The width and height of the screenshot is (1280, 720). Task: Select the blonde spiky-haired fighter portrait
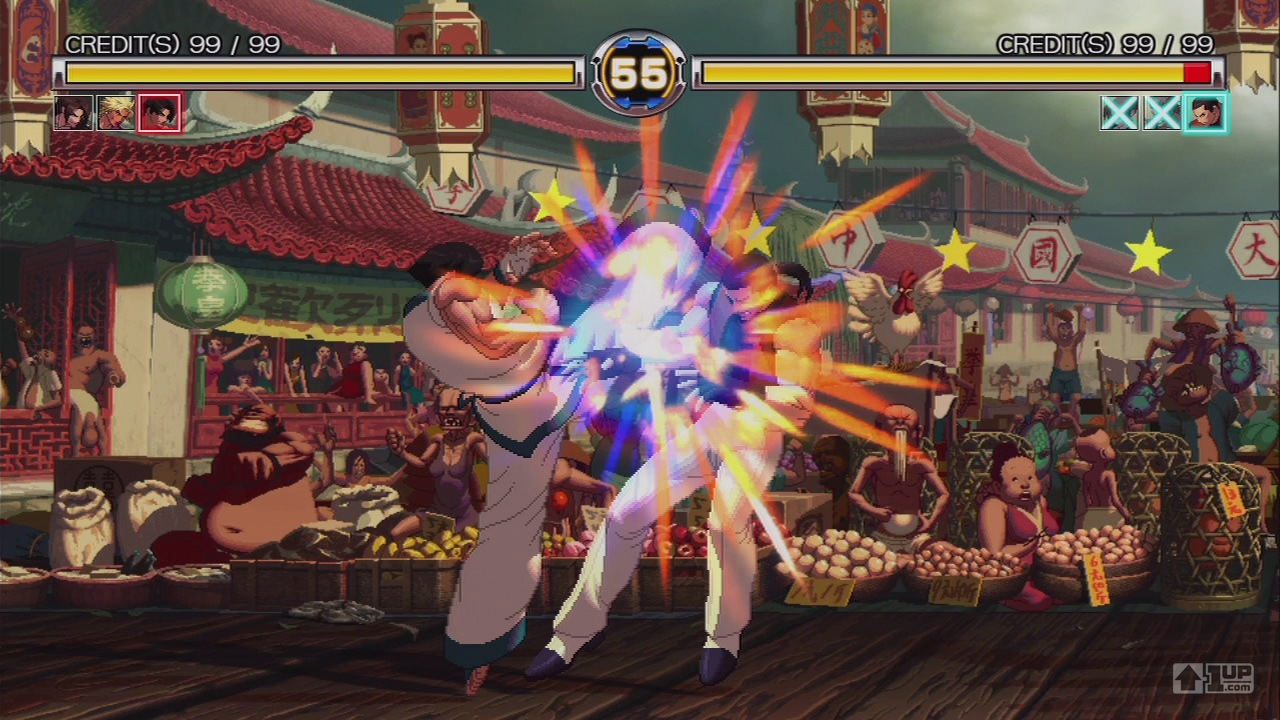point(116,113)
